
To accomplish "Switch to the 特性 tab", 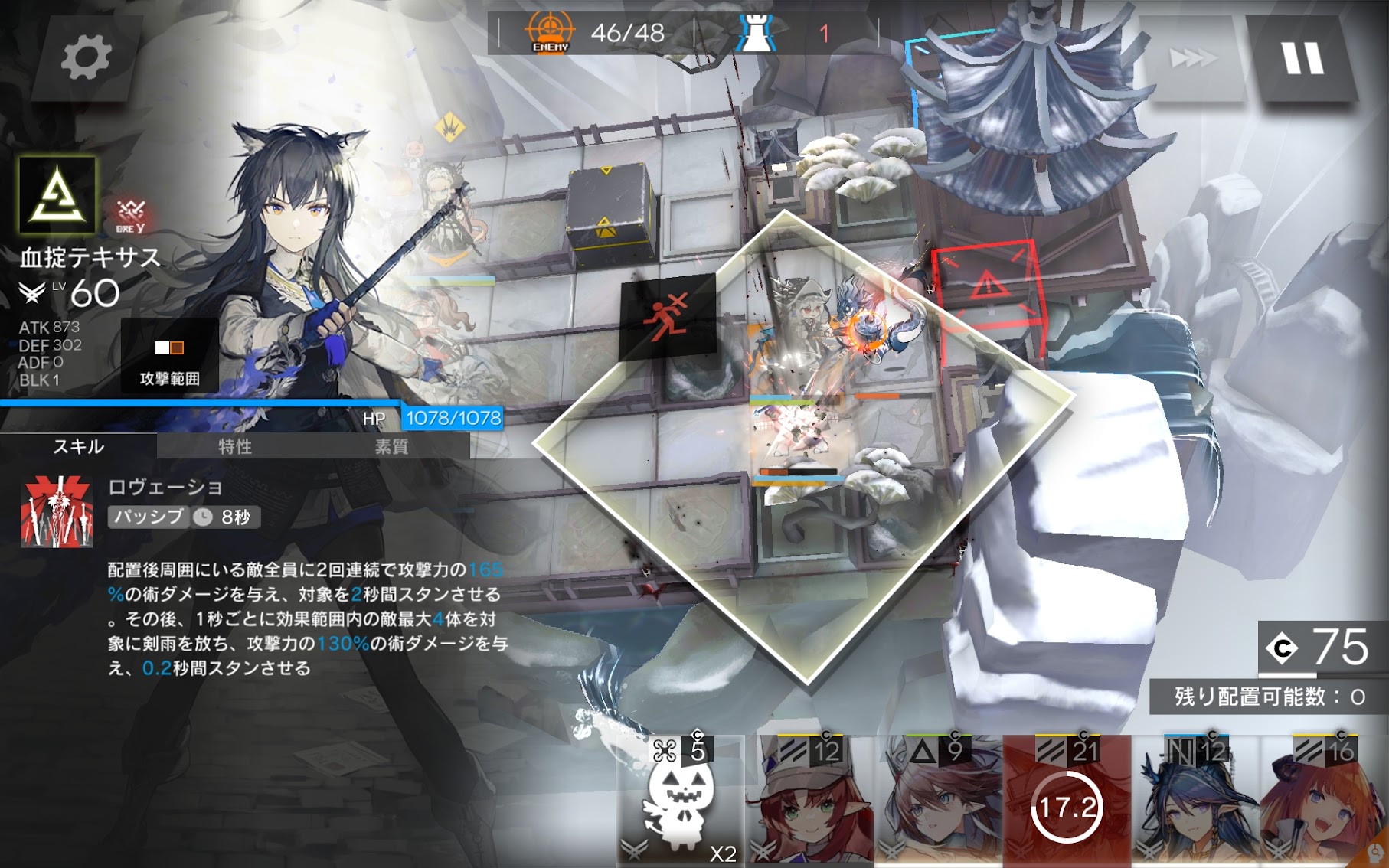I will pyautogui.click(x=235, y=446).
